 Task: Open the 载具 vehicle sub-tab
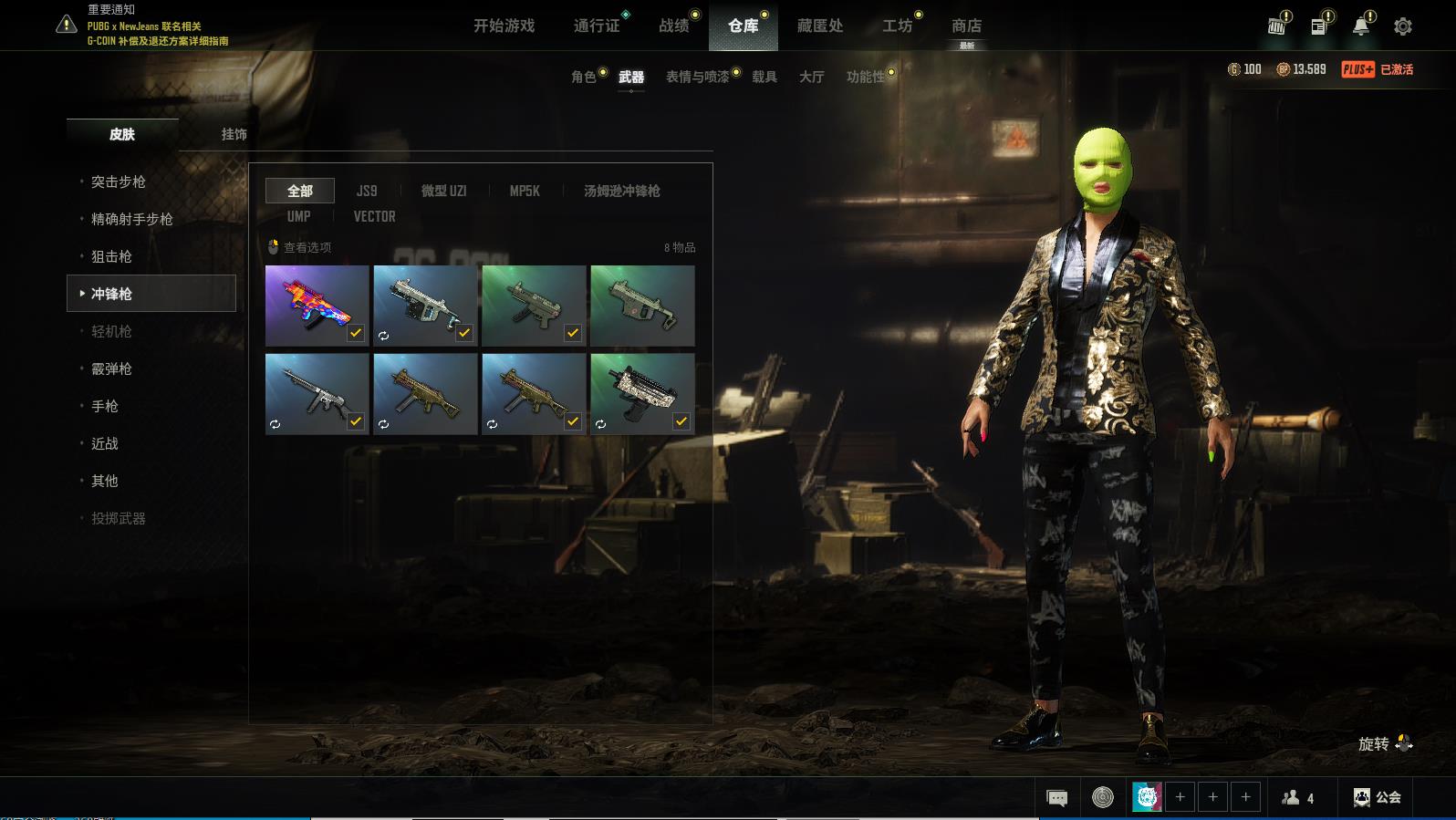pyautogui.click(x=764, y=77)
